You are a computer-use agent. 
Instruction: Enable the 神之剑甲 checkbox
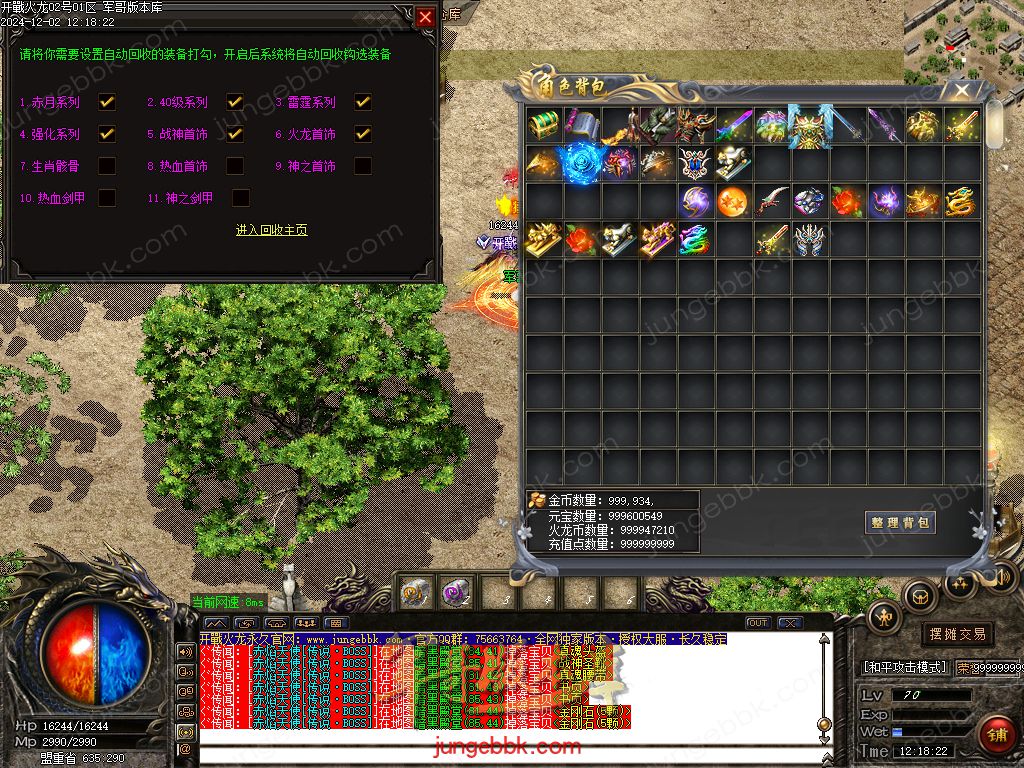(x=241, y=198)
